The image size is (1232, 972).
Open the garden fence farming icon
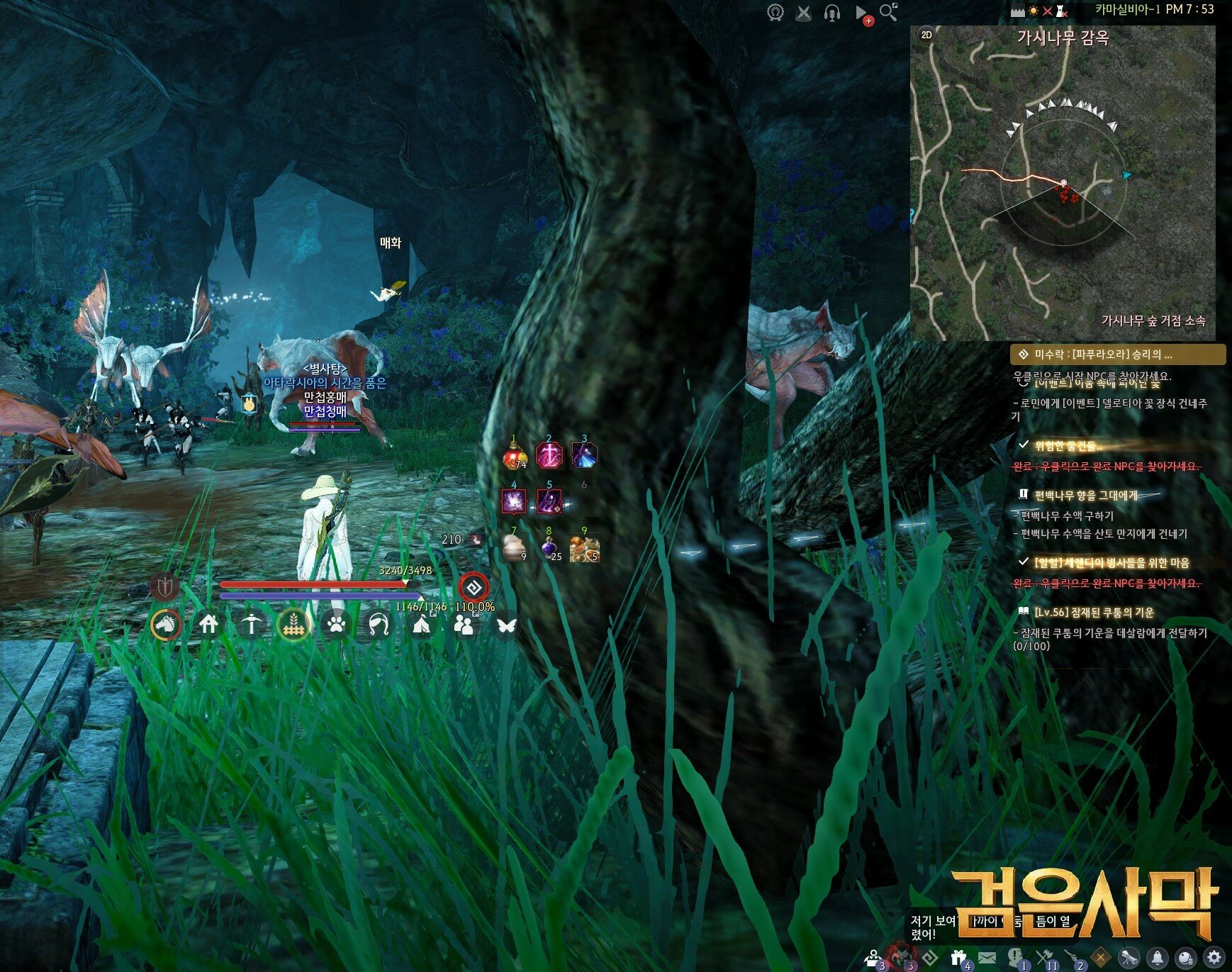point(293,625)
